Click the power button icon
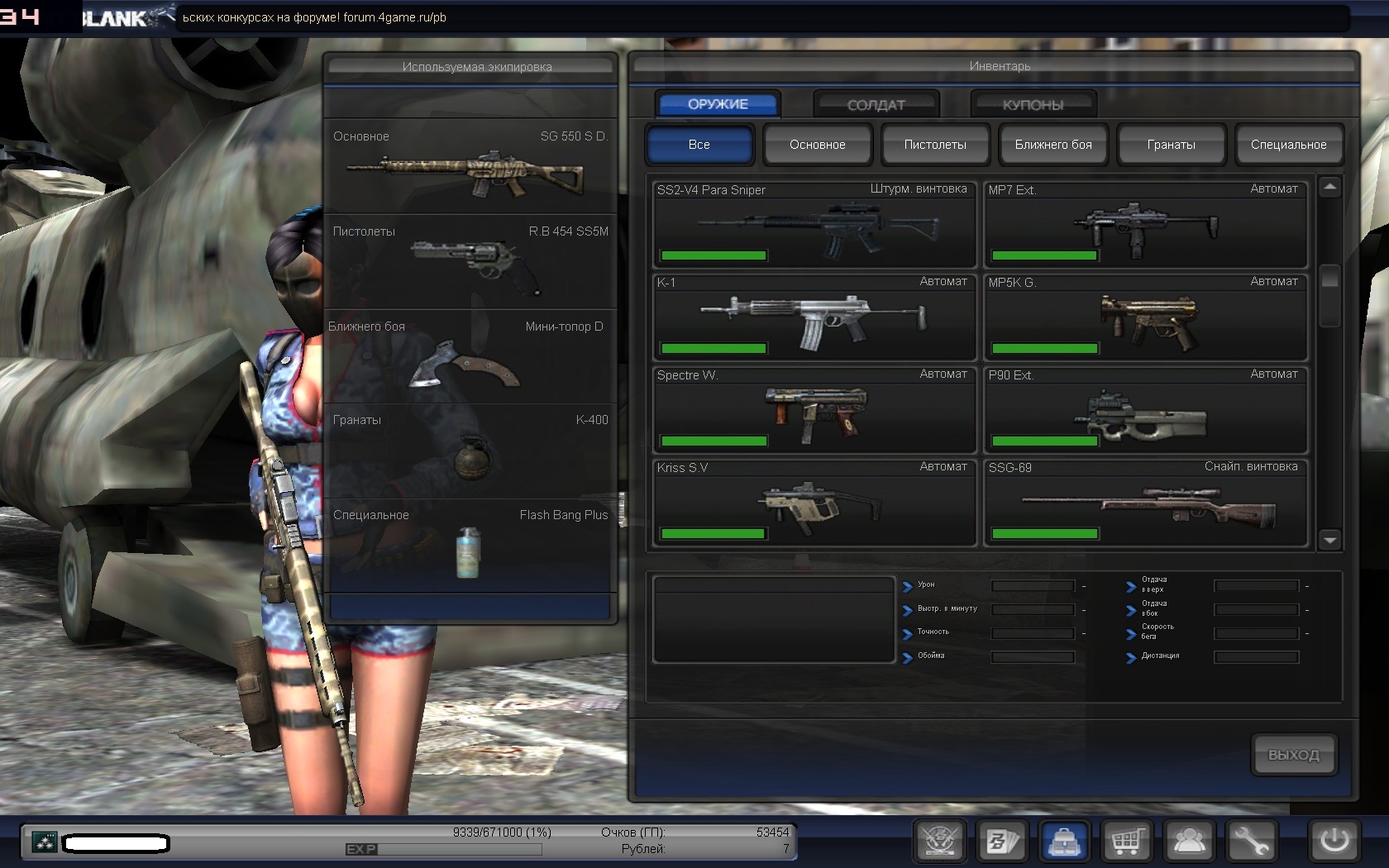Image resolution: width=1389 pixels, height=868 pixels. pos(1334,842)
